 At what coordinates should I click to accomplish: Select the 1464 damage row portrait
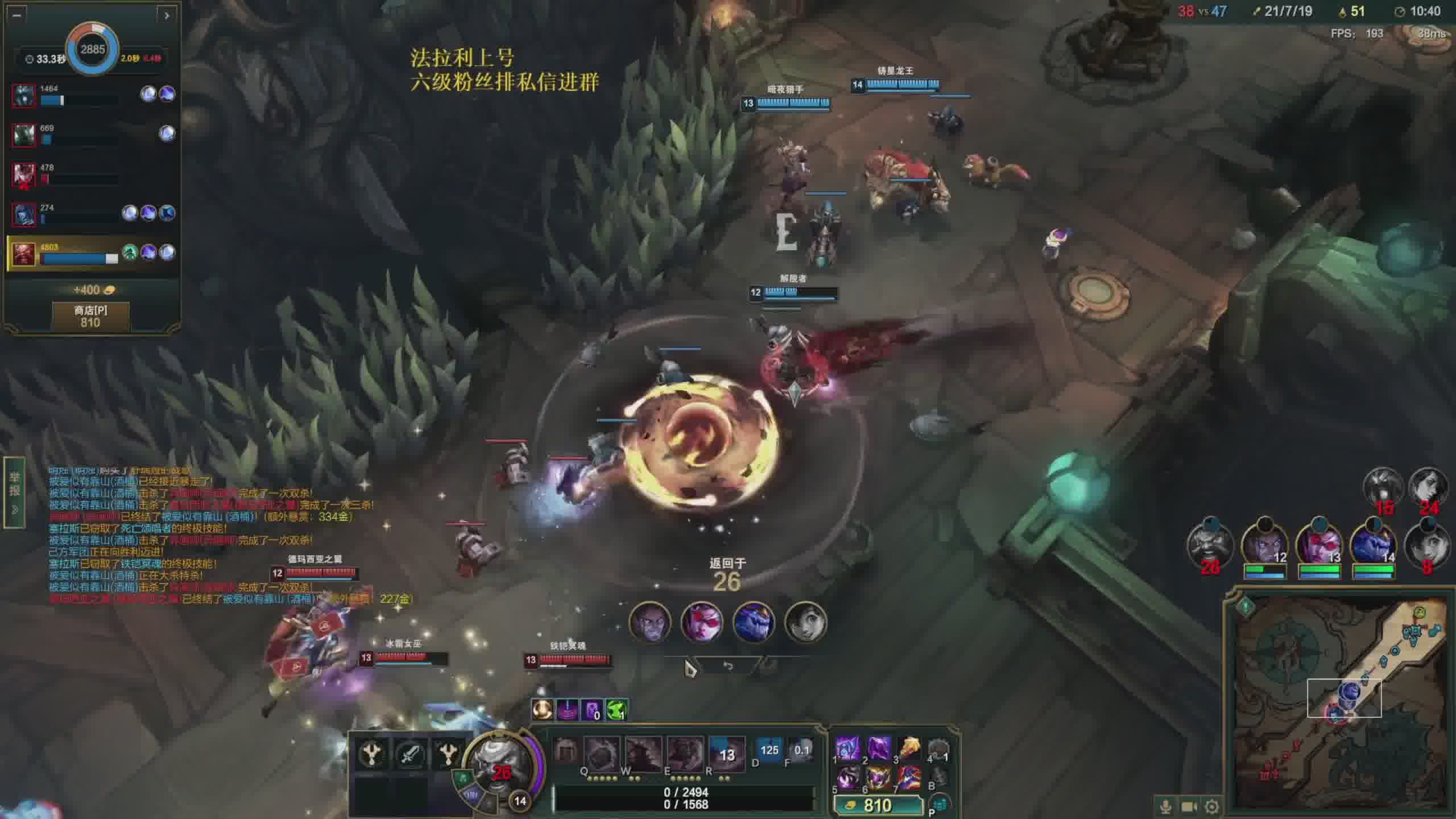(x=23, y=95)
